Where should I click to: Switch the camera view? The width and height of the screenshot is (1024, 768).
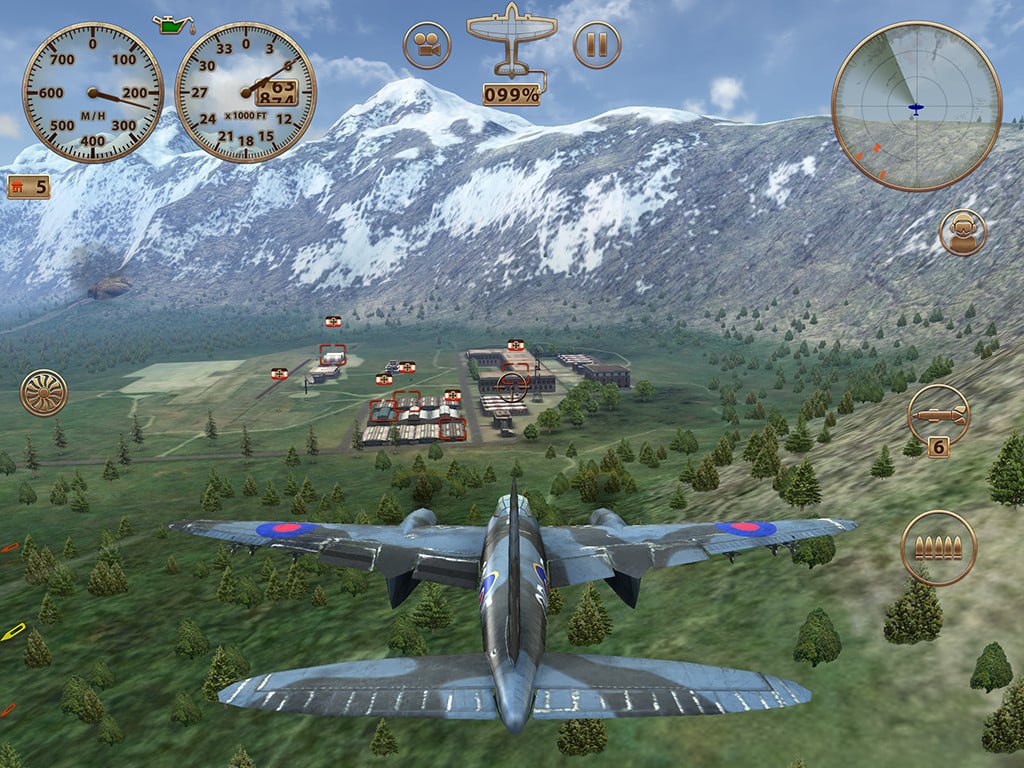pos(427,45)
